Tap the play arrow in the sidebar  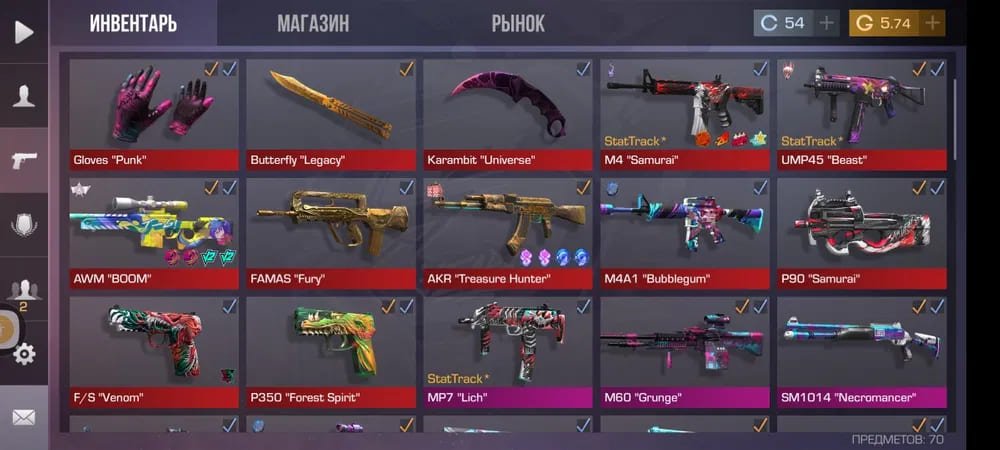click(24, 32)
